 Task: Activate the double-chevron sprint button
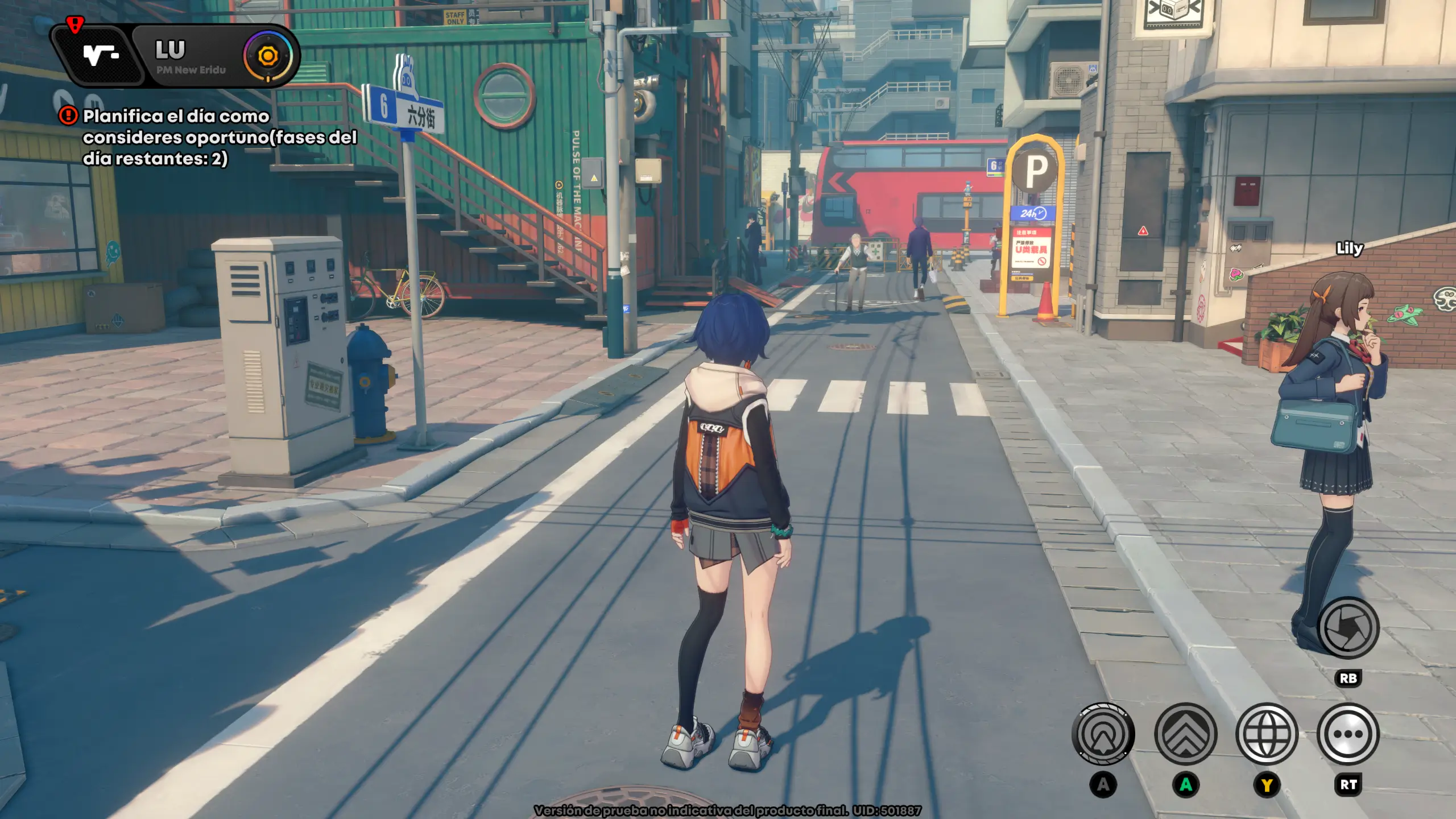1186,734
